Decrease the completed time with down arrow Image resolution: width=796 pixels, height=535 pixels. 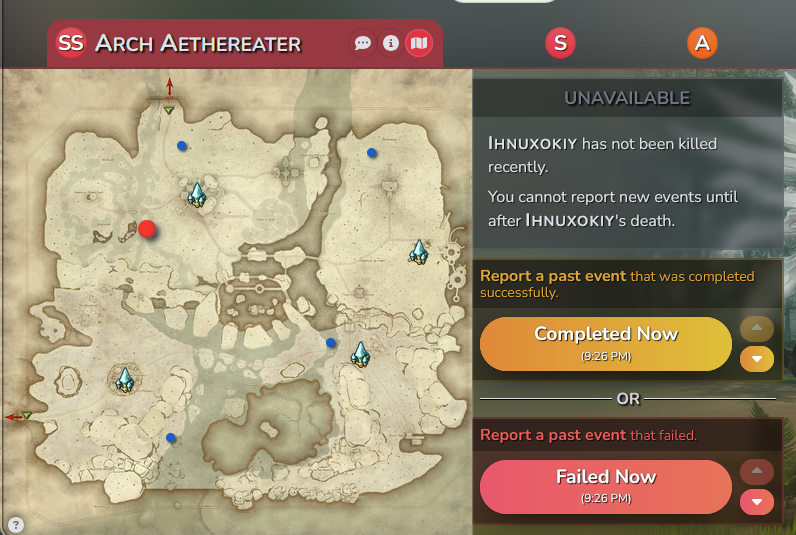[757, 358]
